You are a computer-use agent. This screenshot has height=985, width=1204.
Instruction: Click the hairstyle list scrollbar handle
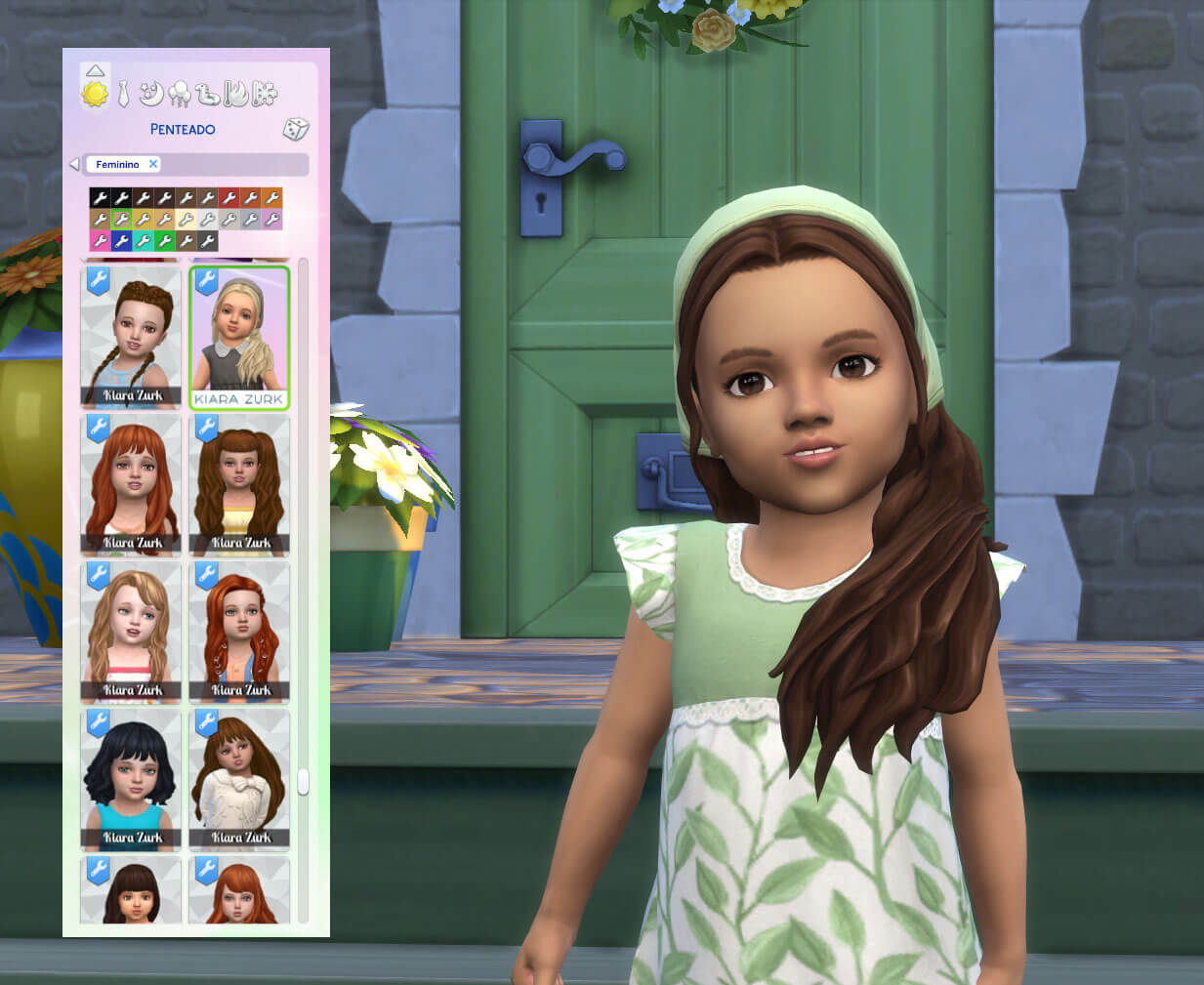[x=303, y=782]
